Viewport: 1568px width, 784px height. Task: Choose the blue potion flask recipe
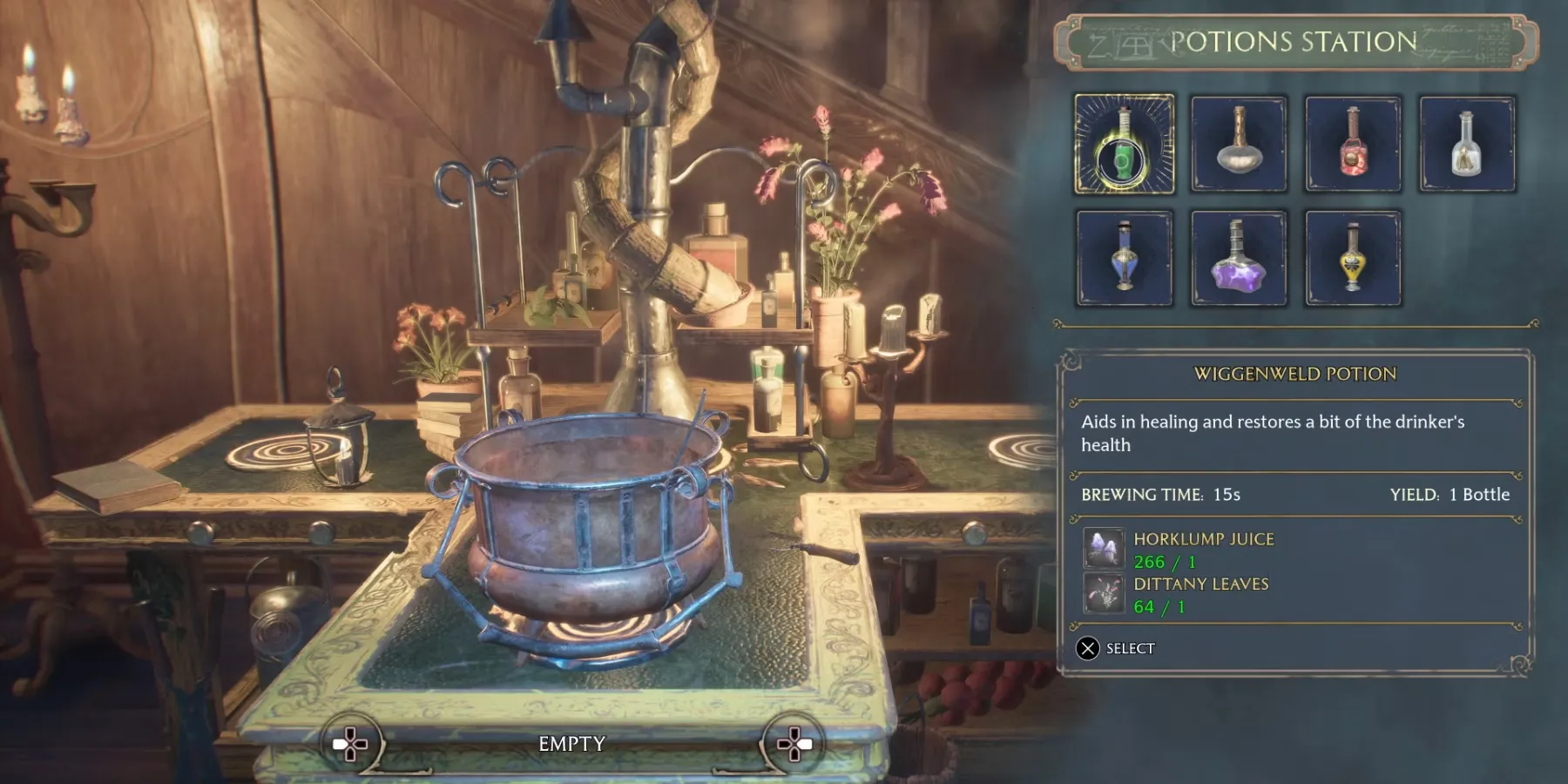1124,258
